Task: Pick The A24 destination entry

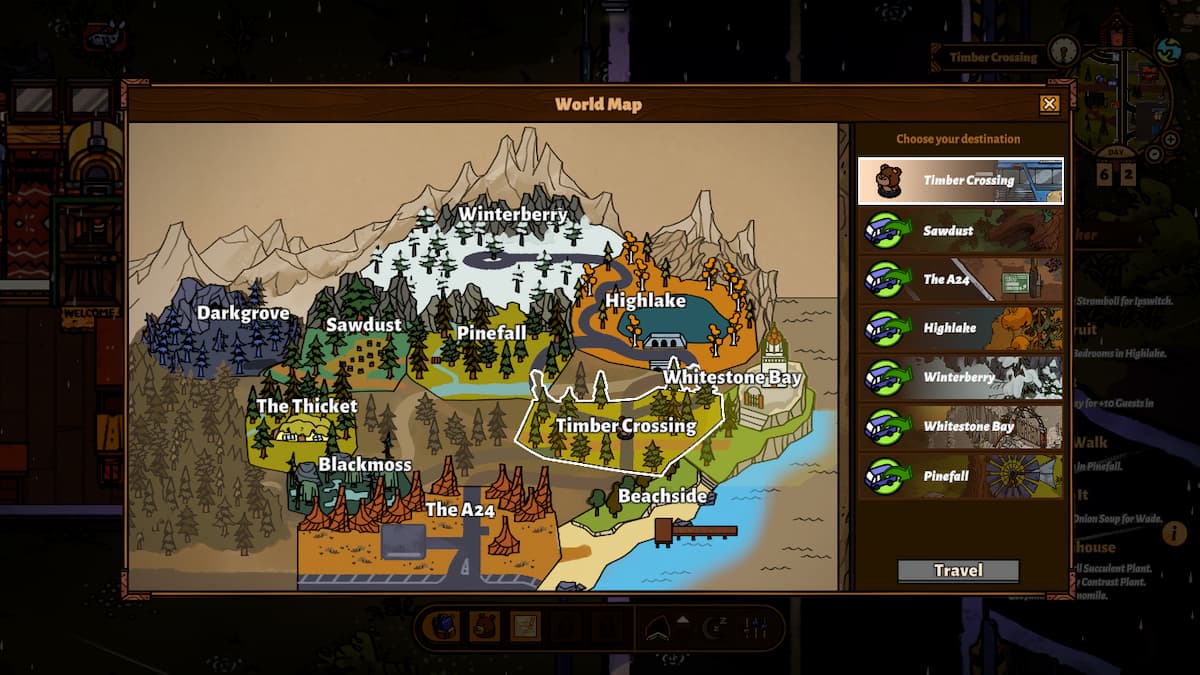Action: point(960,280)
